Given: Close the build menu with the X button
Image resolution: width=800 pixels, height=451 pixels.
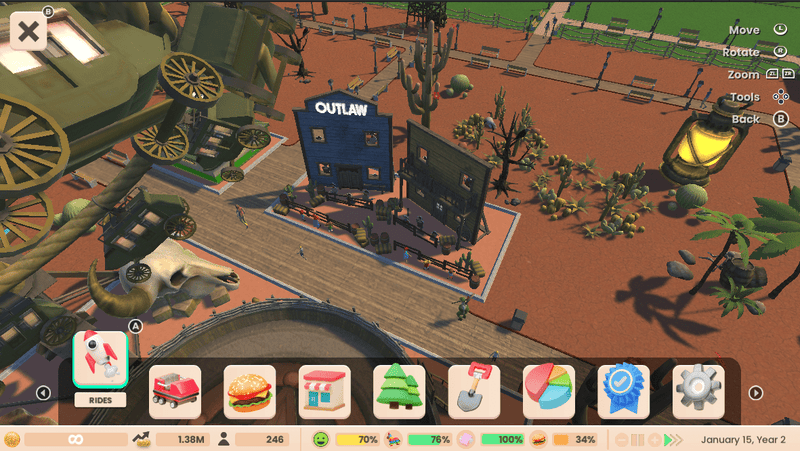Looking at the screenshot, I should pyautogui.click(x=30, y=30).
